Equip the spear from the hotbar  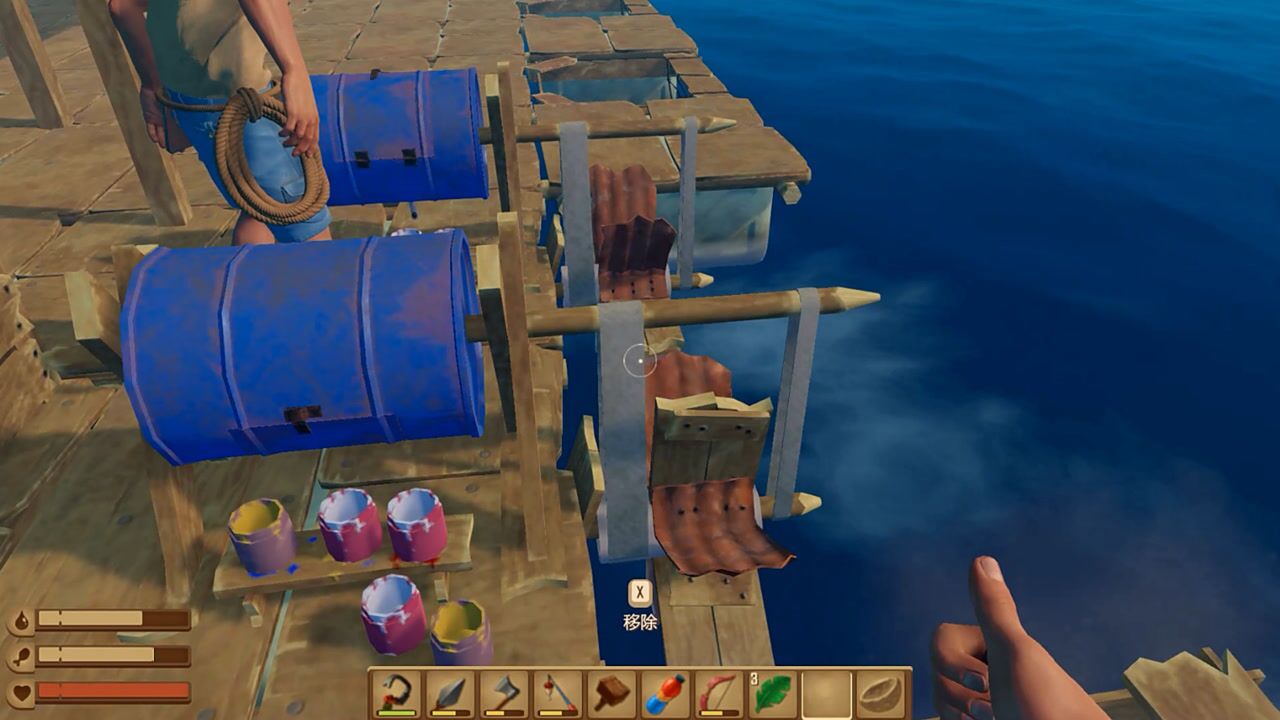(x=451, y=694)
